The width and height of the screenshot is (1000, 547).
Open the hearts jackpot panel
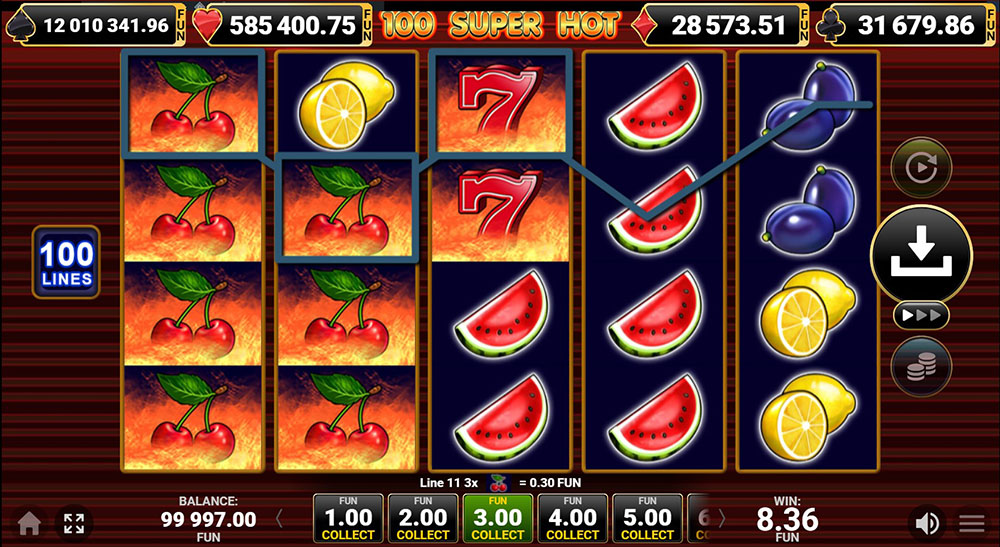283,24
